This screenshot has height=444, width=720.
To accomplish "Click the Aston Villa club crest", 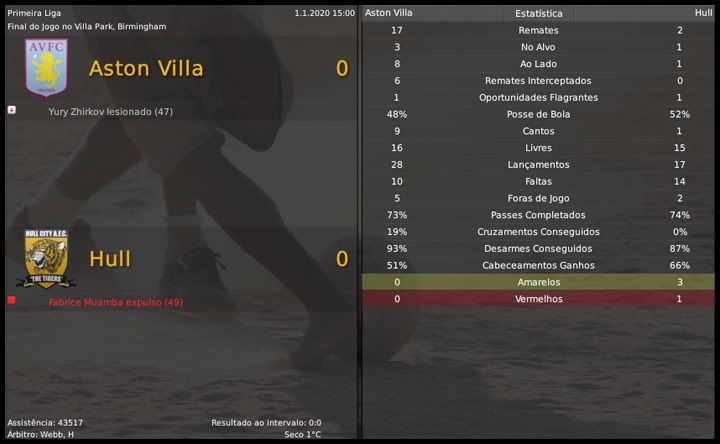I will pos(46,67).
